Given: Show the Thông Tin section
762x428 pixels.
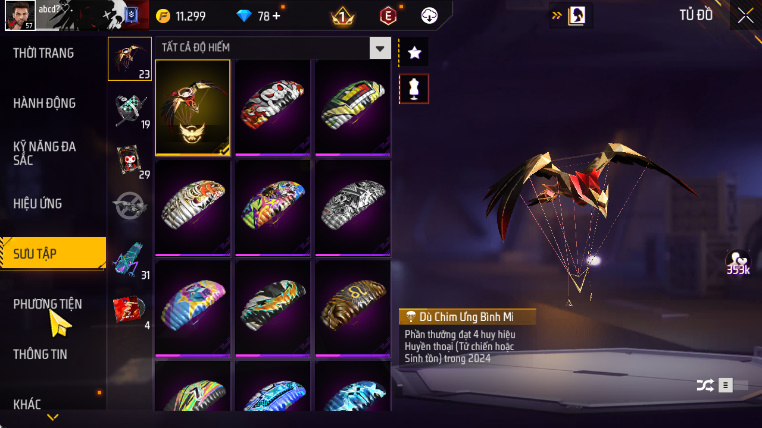Looking at the screenshot, I should pyautogui.click(x=41, y=354).
